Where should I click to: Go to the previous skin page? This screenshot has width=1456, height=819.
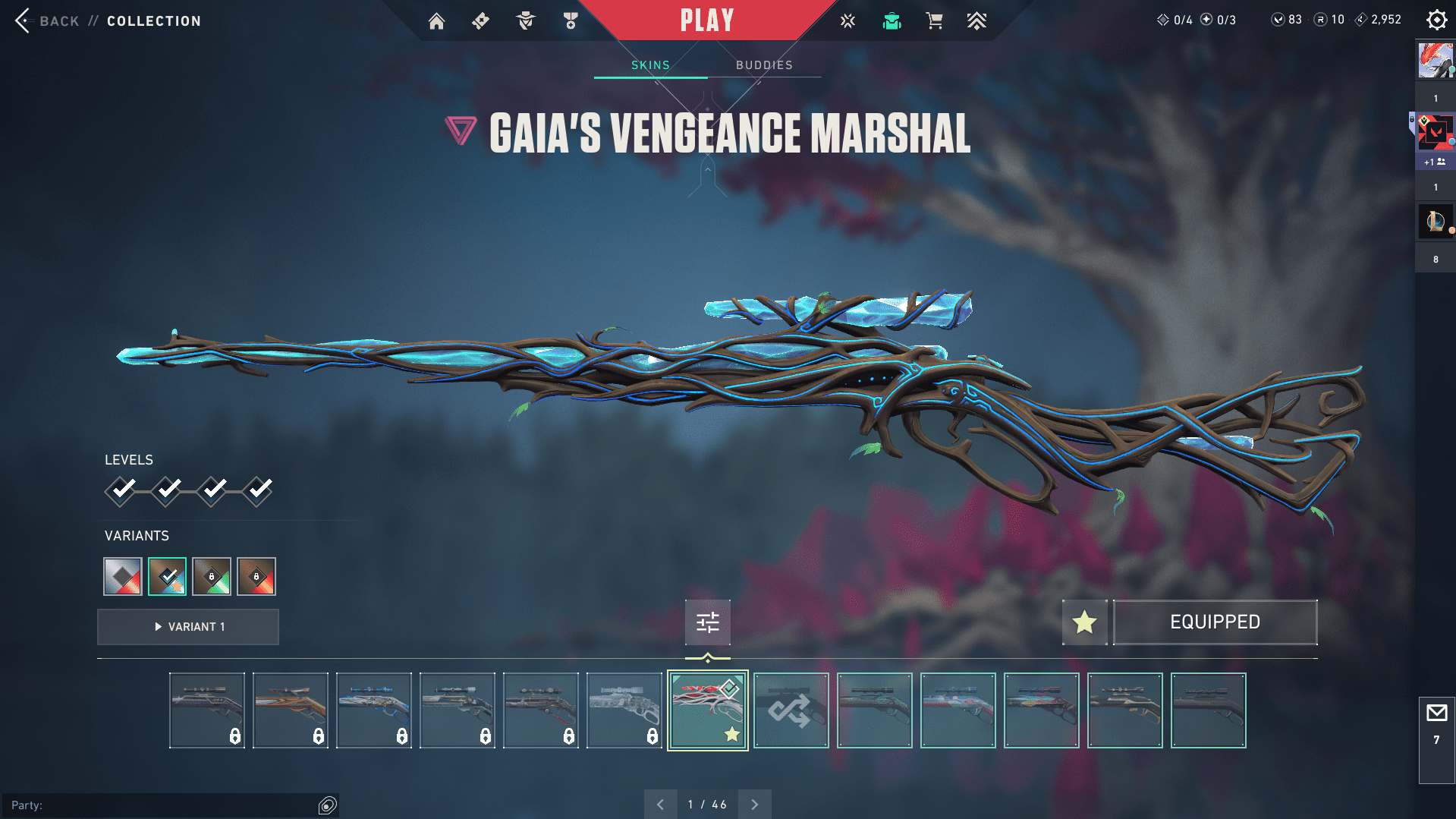(x=660, y=804)
